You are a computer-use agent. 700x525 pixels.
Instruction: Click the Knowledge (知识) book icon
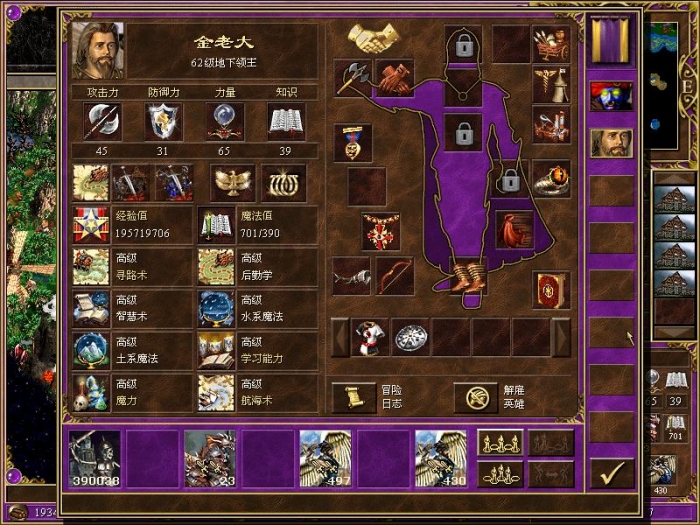286,121
